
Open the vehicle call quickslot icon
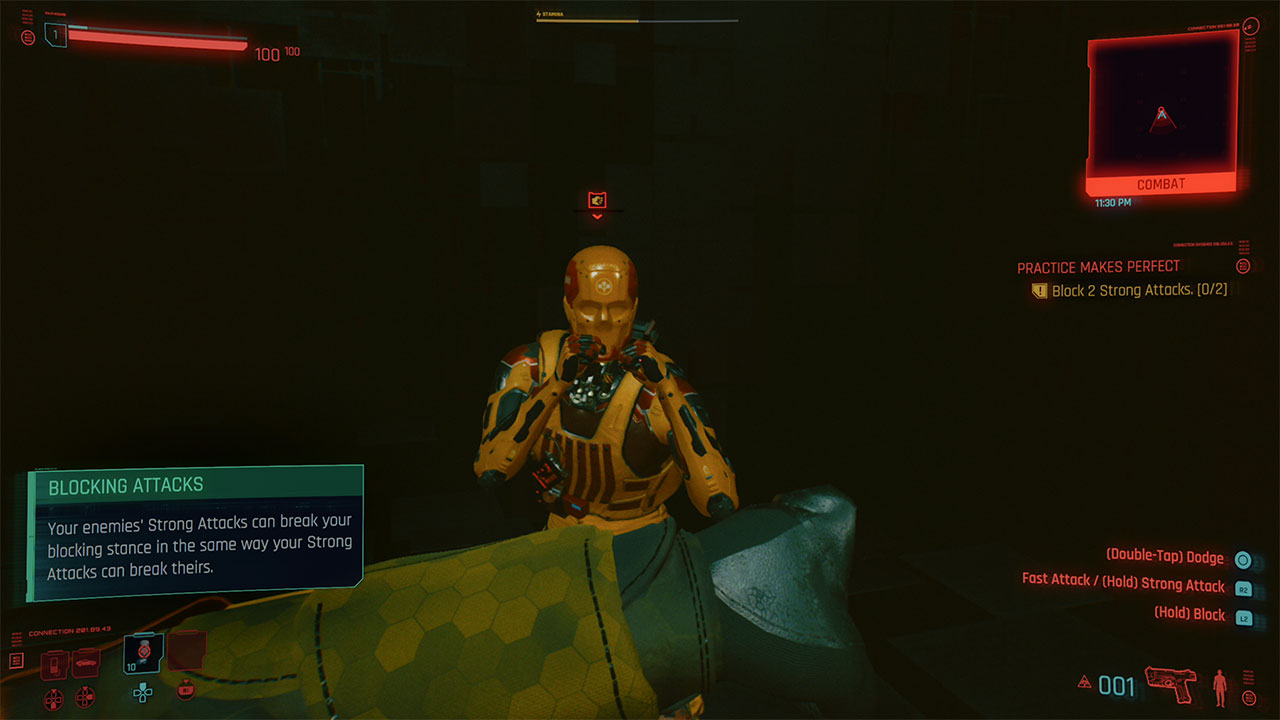pos(86,662)
